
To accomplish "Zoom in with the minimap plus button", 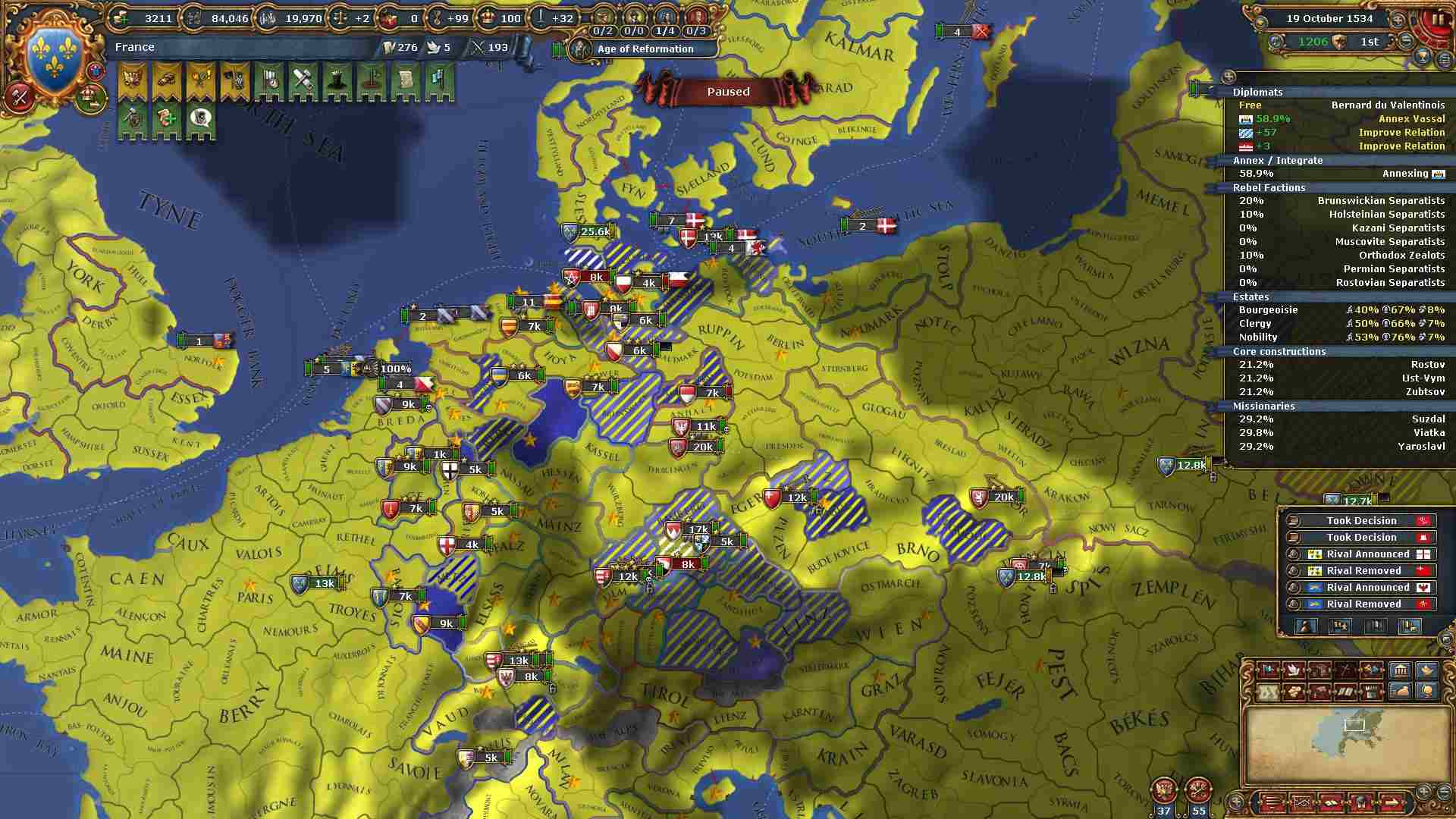I will point(1423,791).
